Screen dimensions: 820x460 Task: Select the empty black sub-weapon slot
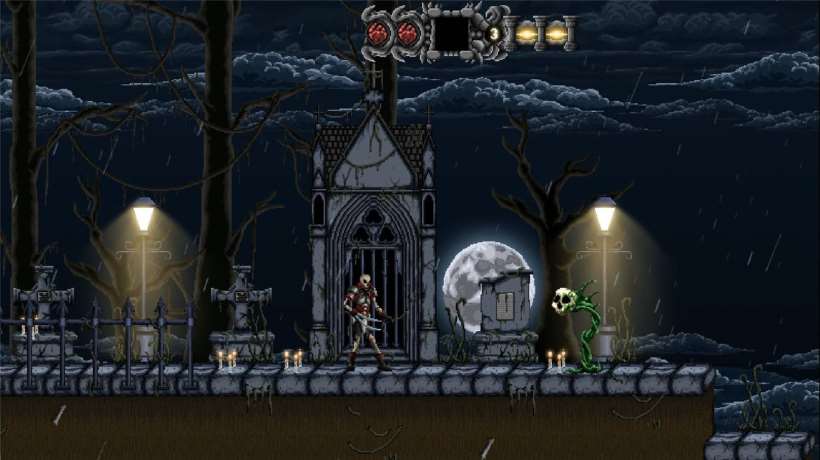[x=452, y=33]
